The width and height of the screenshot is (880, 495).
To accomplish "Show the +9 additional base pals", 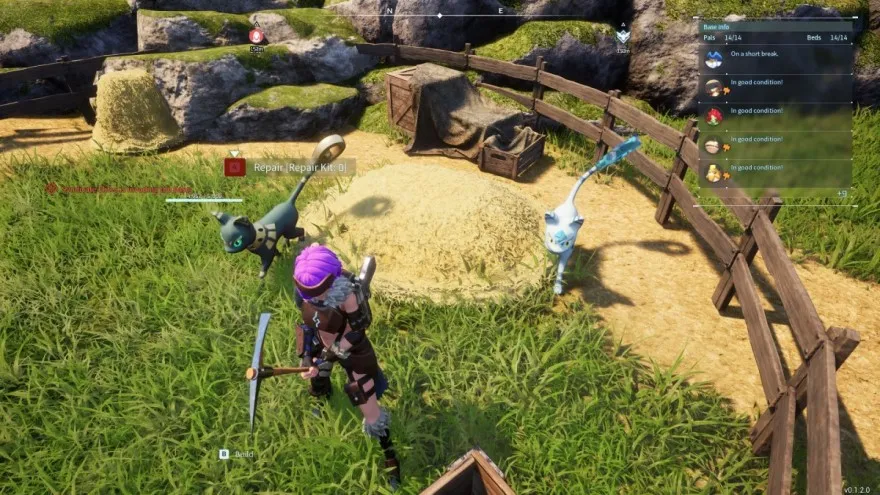I will (x=841, y=193).
